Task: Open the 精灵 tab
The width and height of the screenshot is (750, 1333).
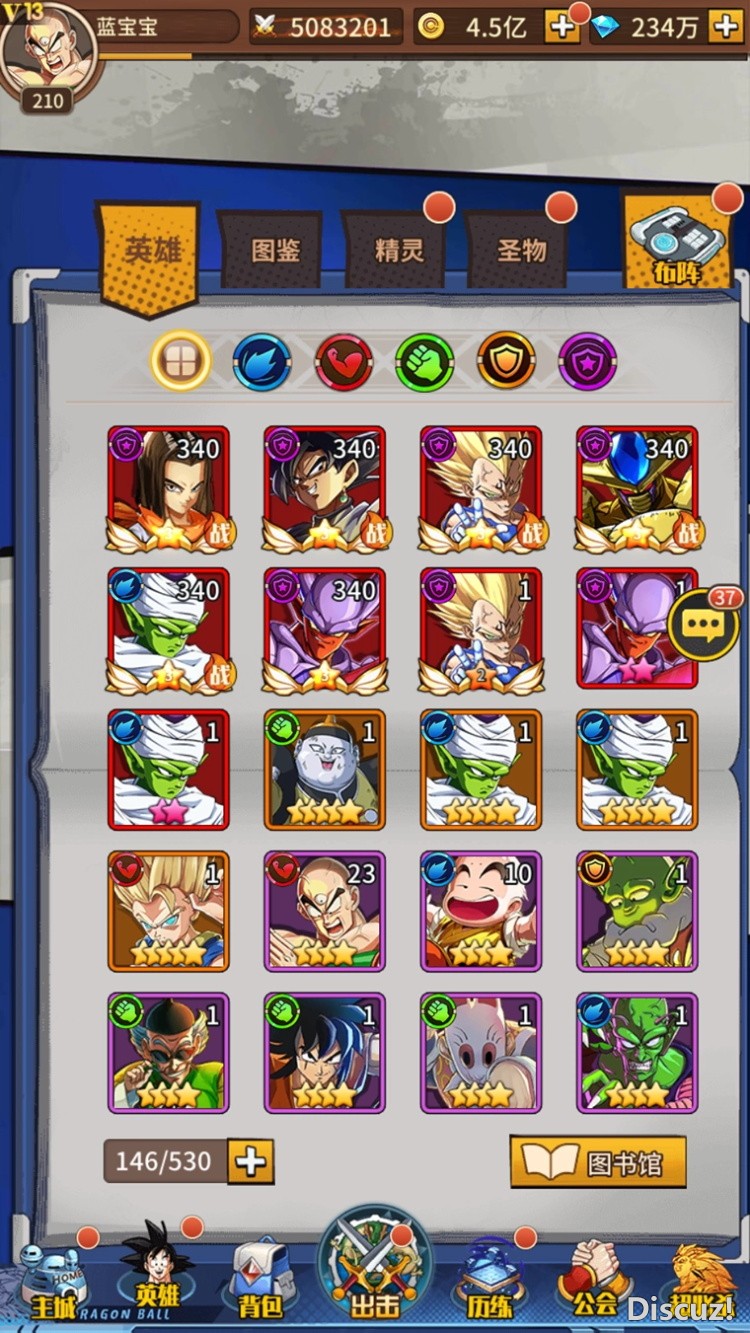Action: (399, 250)
